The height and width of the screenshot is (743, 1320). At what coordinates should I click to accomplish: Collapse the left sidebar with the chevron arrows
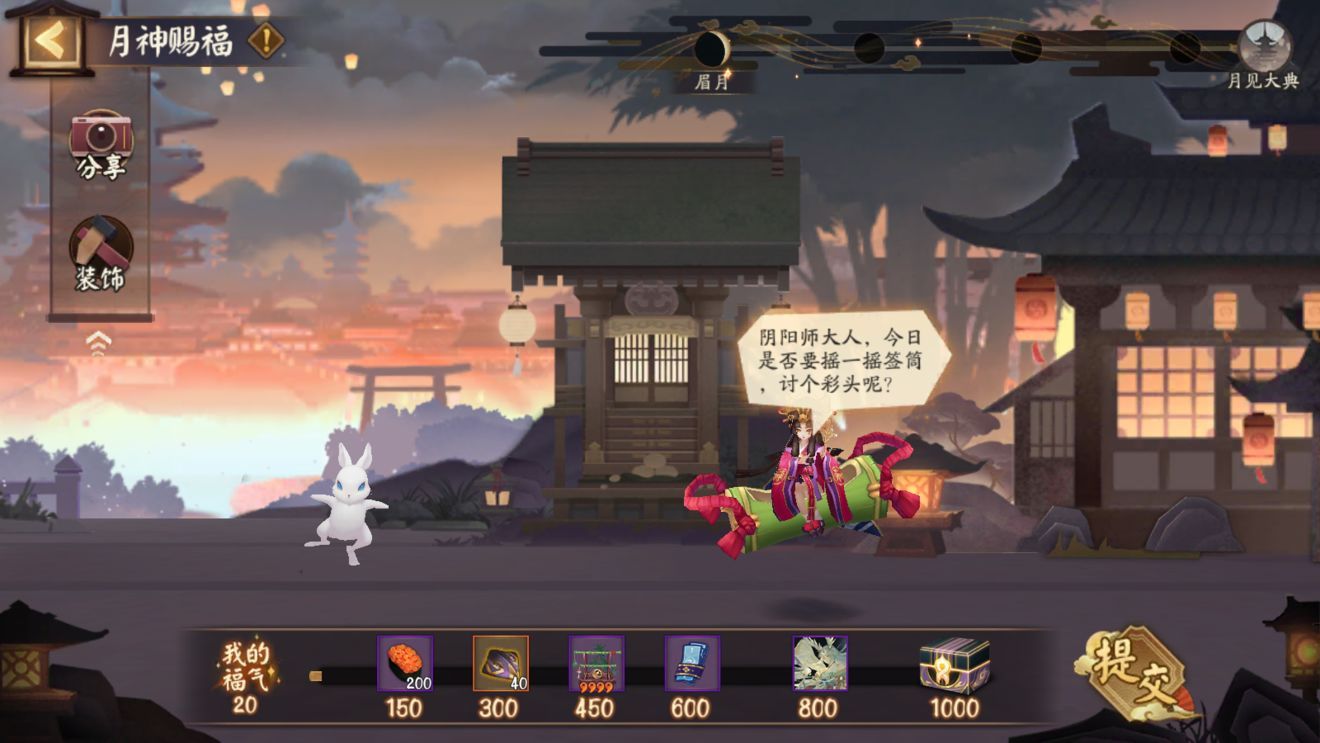click(x=96, y=340)
